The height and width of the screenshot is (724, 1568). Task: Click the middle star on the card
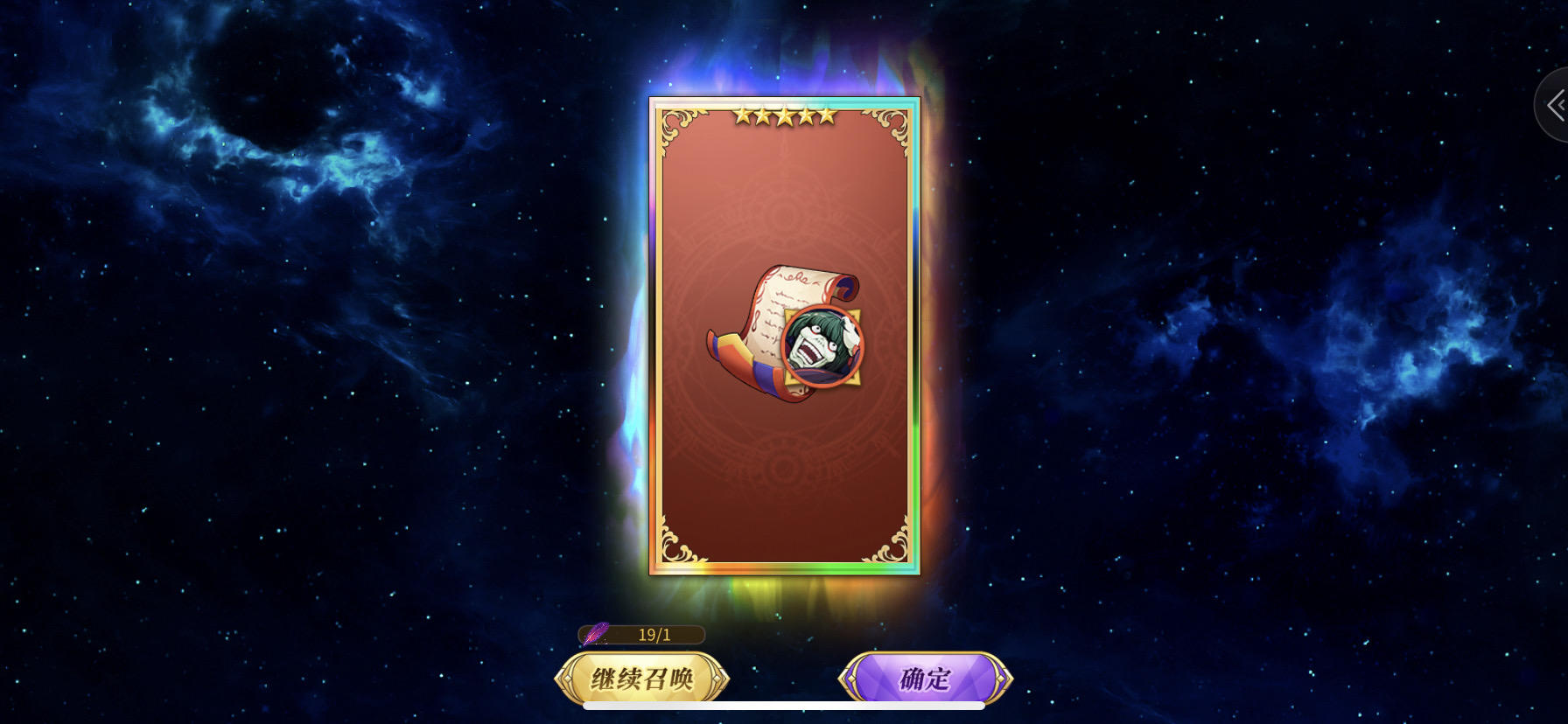coord(787,114)
